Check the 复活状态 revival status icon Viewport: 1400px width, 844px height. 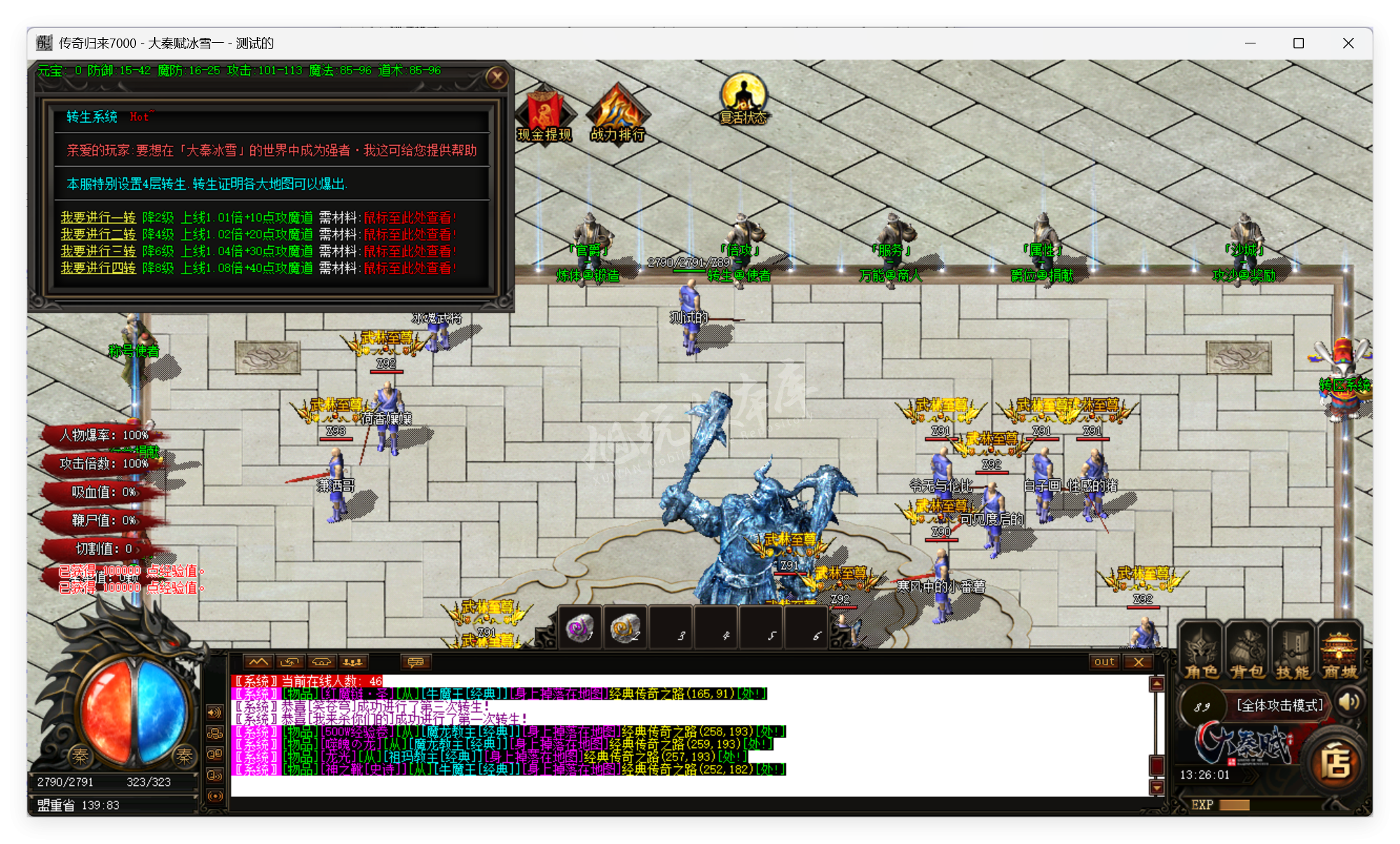tap(744, 93)
